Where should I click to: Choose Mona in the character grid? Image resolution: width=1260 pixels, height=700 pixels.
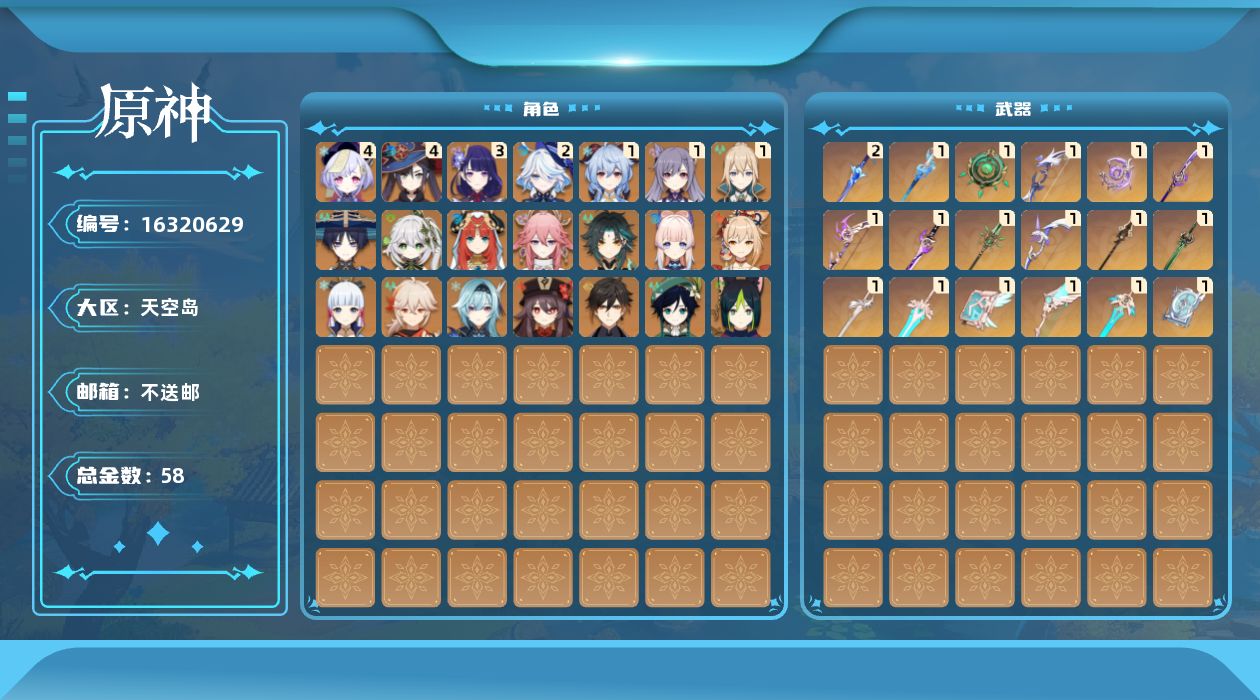point(412,172)
